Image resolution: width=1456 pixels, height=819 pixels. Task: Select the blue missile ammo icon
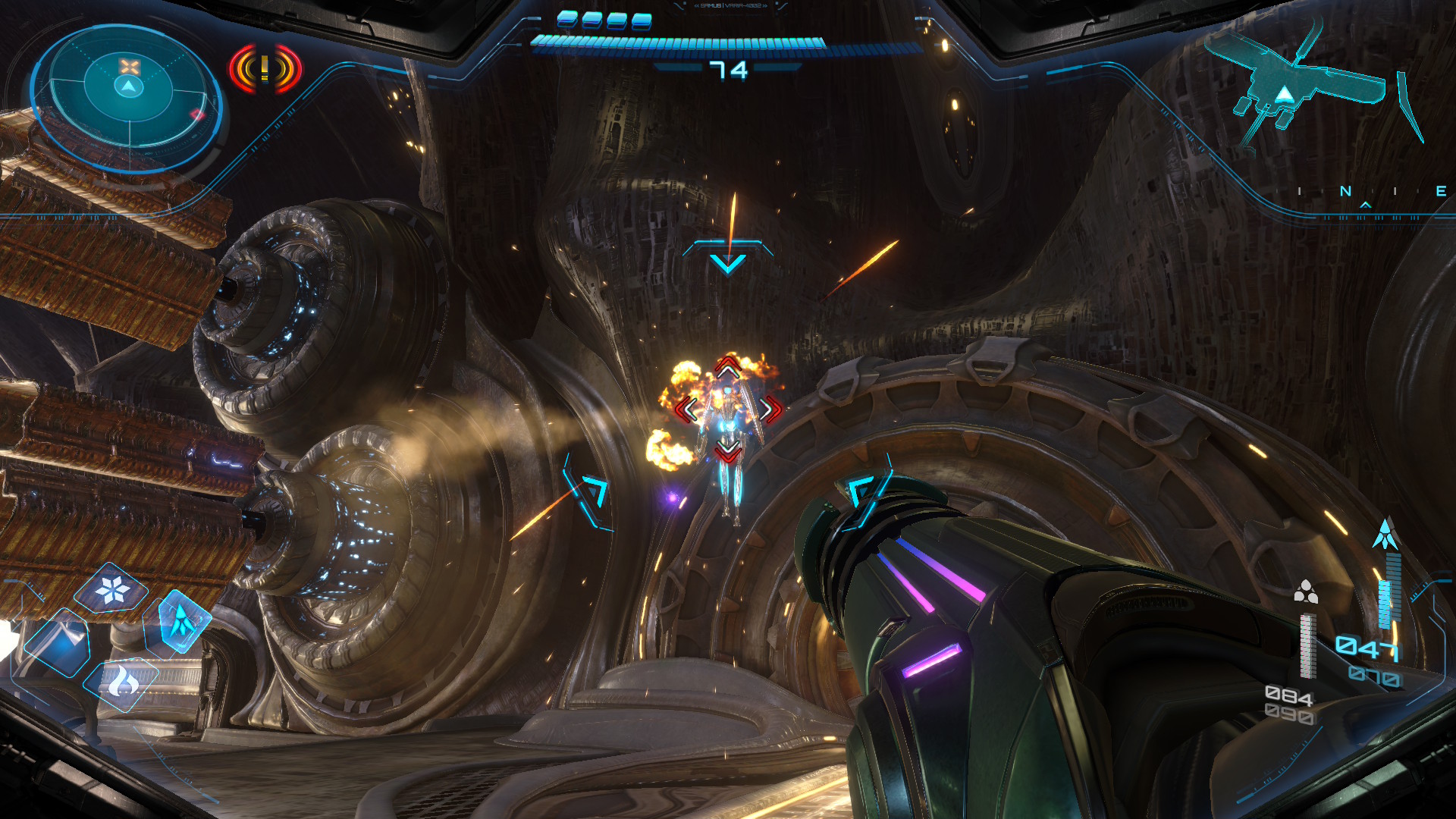pyautogui.click(x=1385, y=534)
